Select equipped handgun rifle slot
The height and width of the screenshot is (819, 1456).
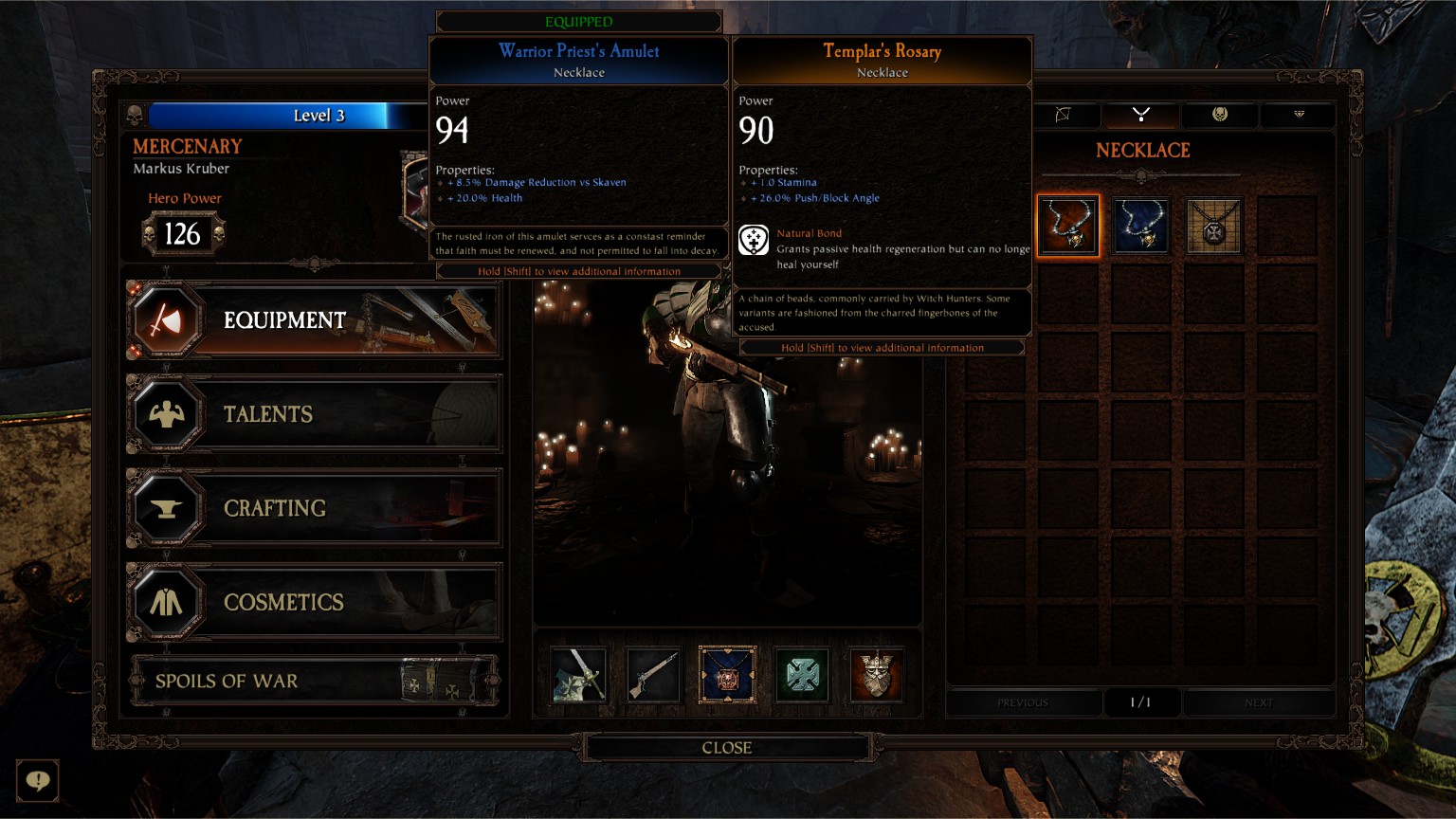[653, 675]
